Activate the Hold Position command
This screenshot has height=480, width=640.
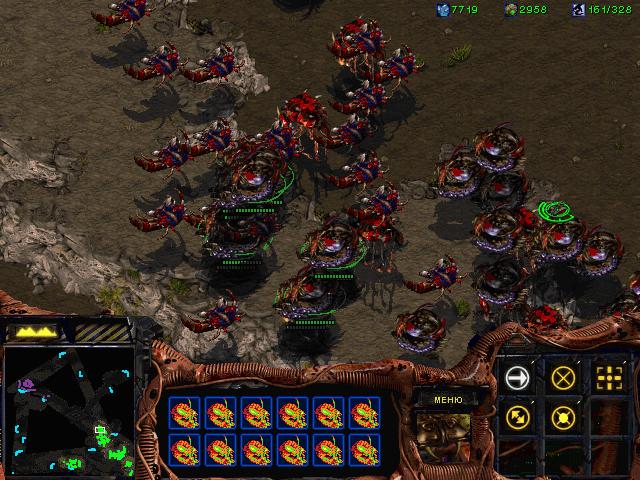pos(563,417)
